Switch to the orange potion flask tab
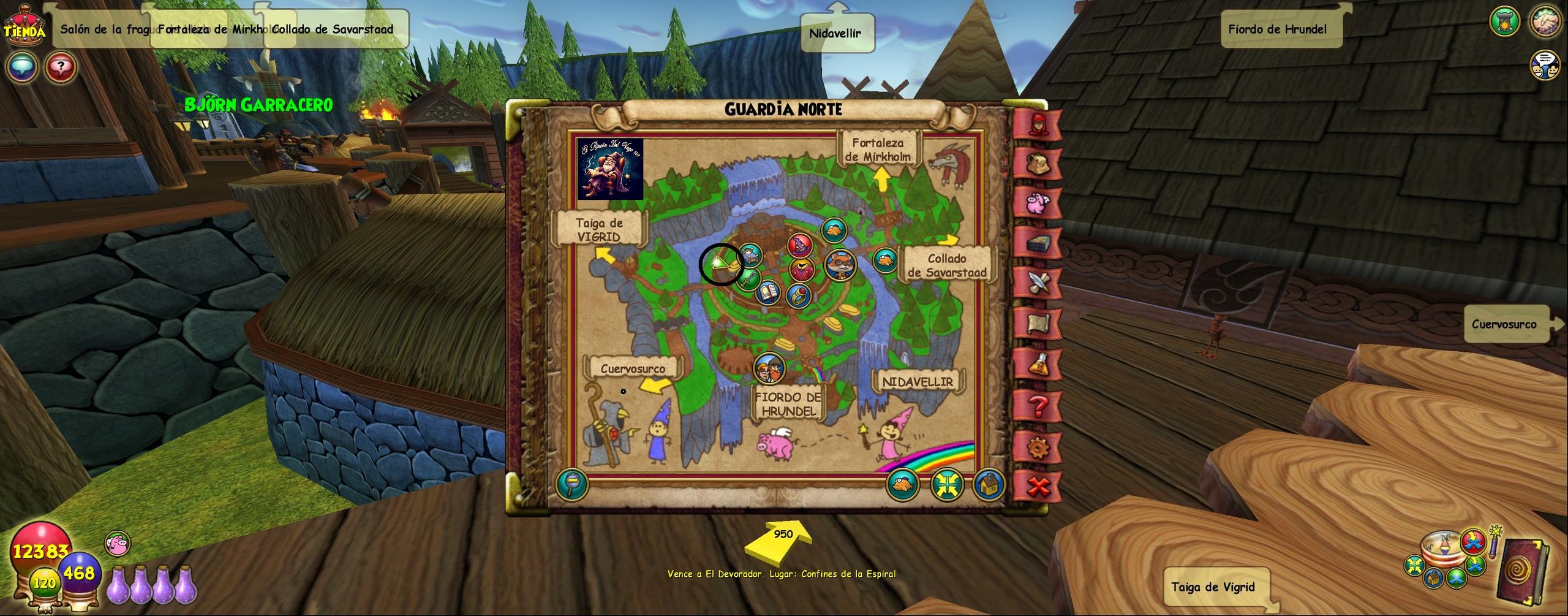 pos(1038,365)
